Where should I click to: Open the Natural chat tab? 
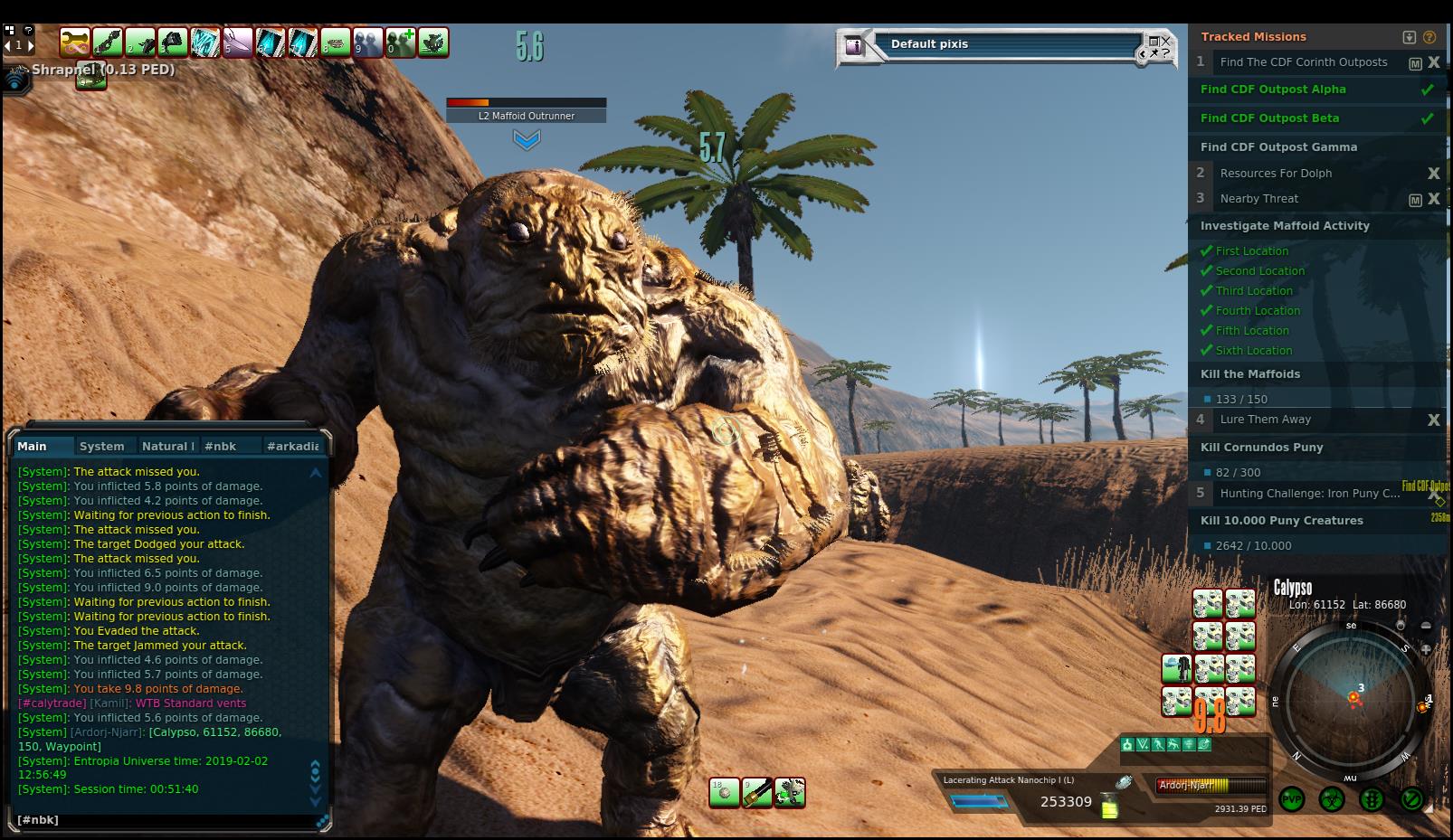pos(167,446)
